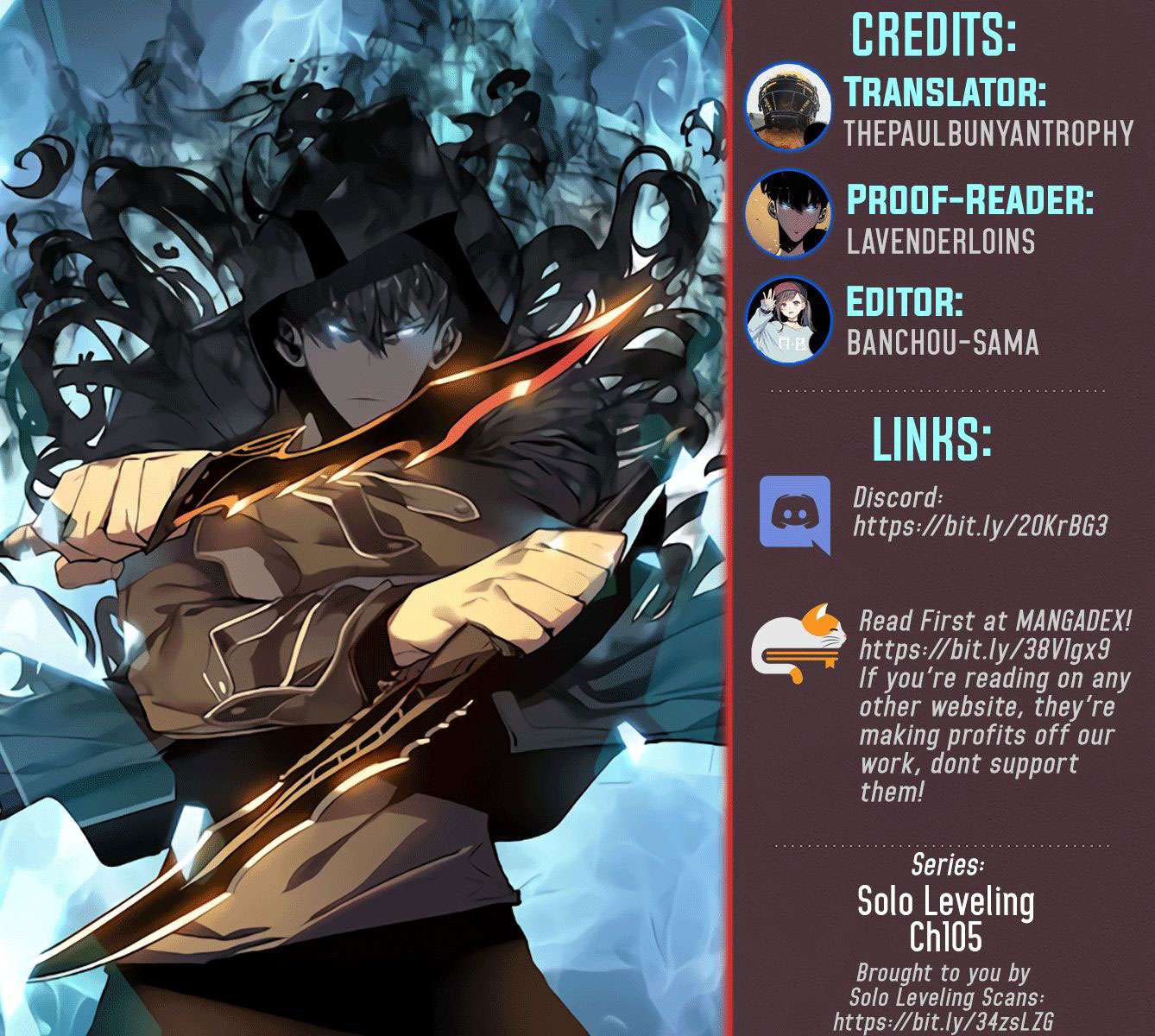This screenshot has height=1036, width=1155.
Task: Click the Discord logo icon
Action: pos(794,514)
